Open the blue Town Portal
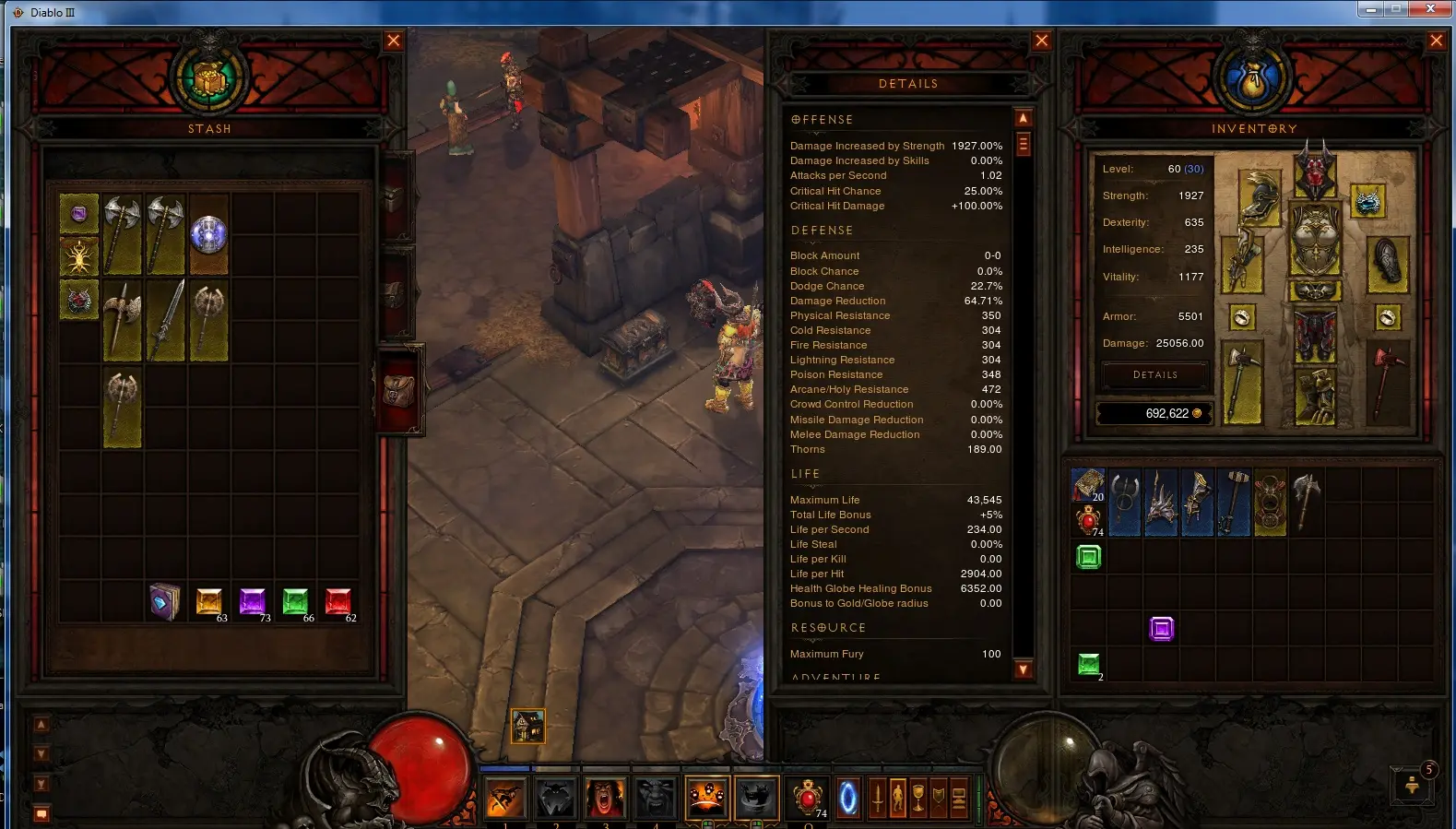The width and height of the screenshot is (1456, 829). pos(847,798)
